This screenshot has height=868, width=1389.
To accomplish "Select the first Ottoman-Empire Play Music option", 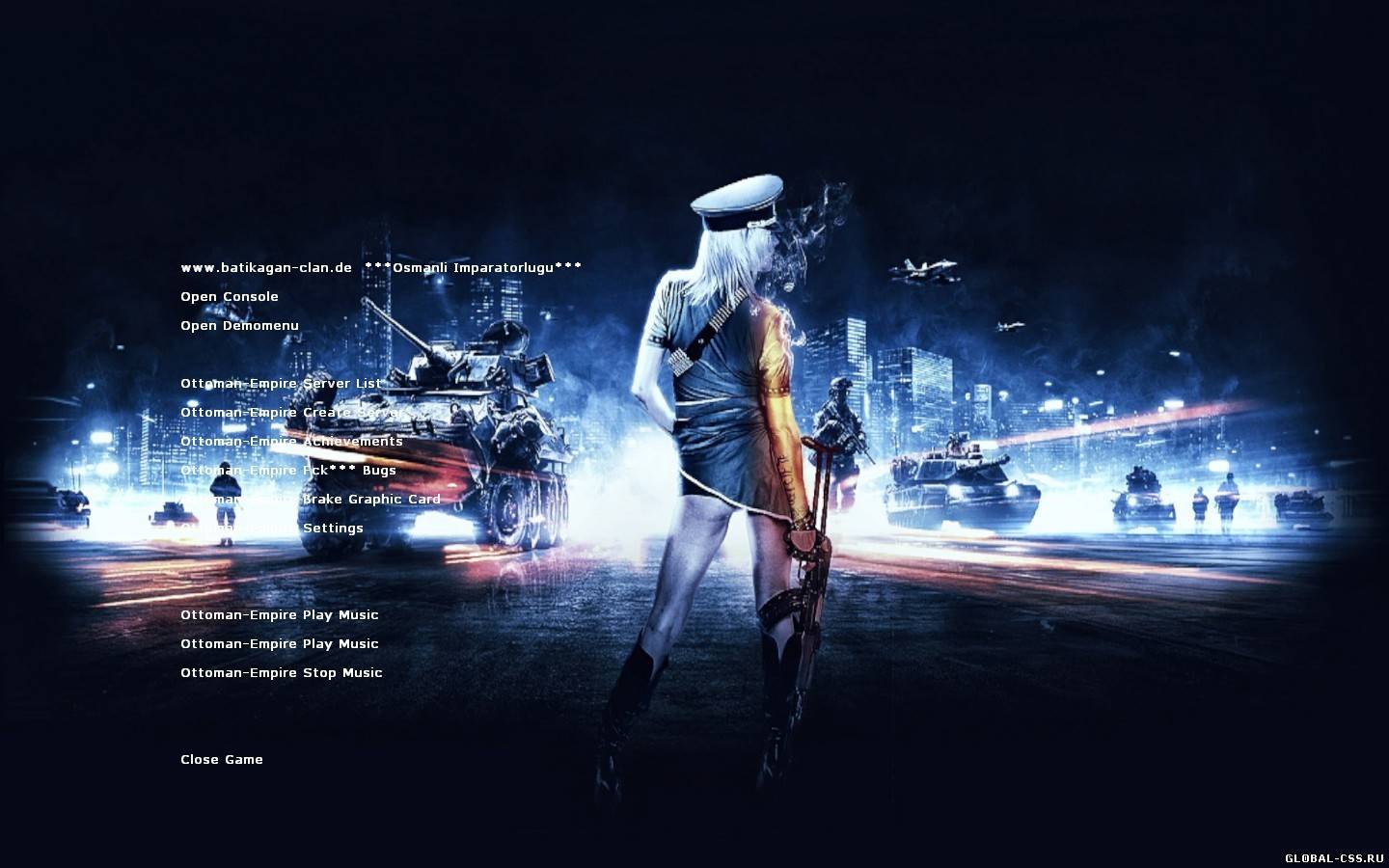I will (279, 614).
